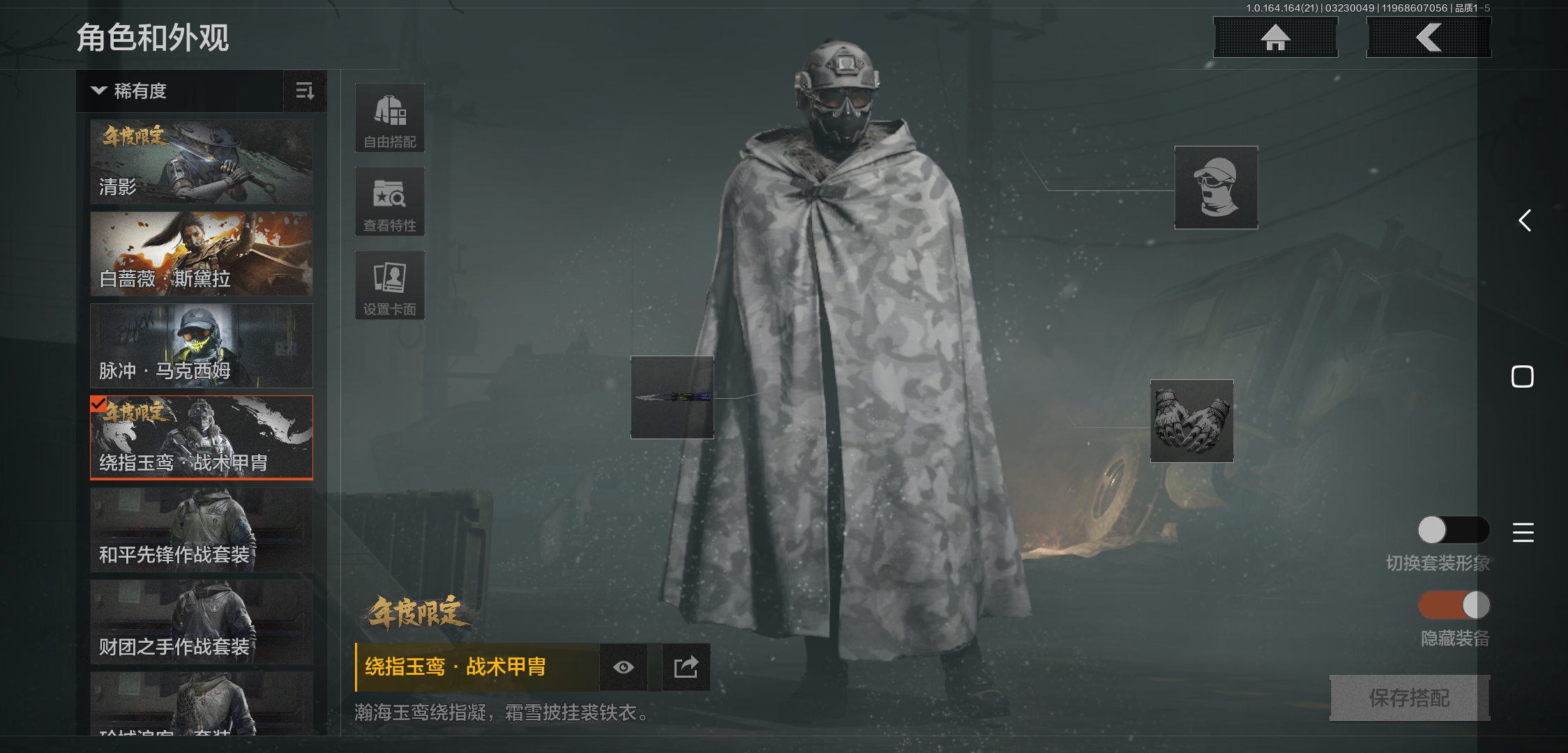This screenshot has height=753, width=1568.
Task: Click the 保存搭配 save outfit button
Action: point(1408,697)
